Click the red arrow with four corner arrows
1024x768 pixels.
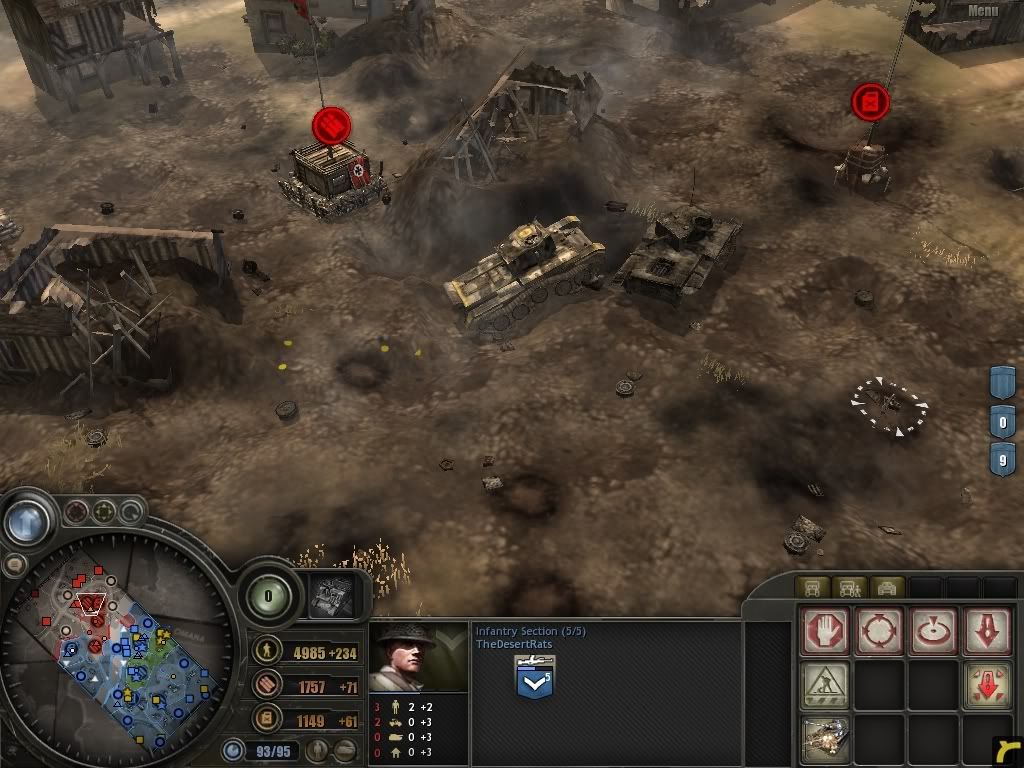pyautogui.click(x=987, y=686)
